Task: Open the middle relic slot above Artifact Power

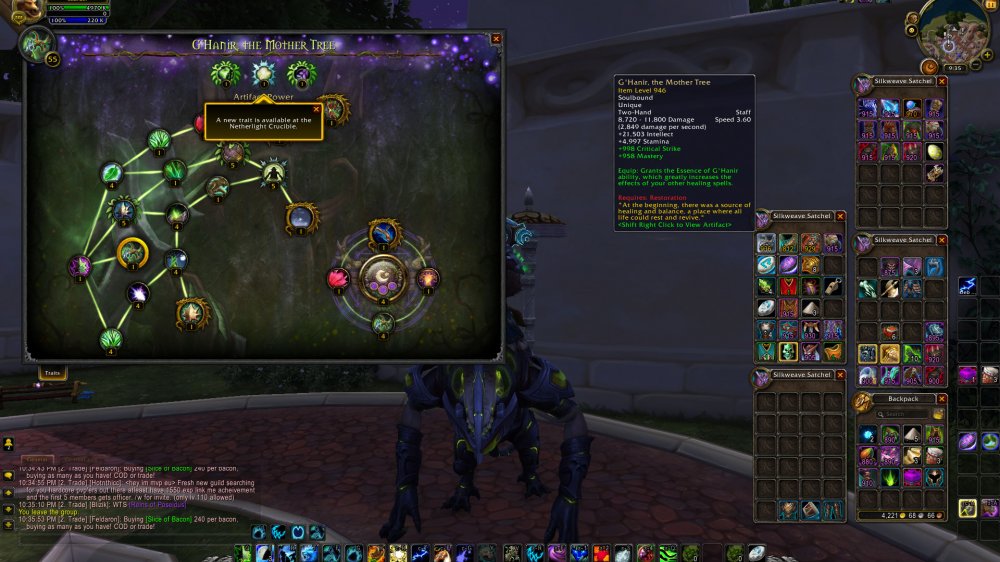Action: tap(262, 72)
